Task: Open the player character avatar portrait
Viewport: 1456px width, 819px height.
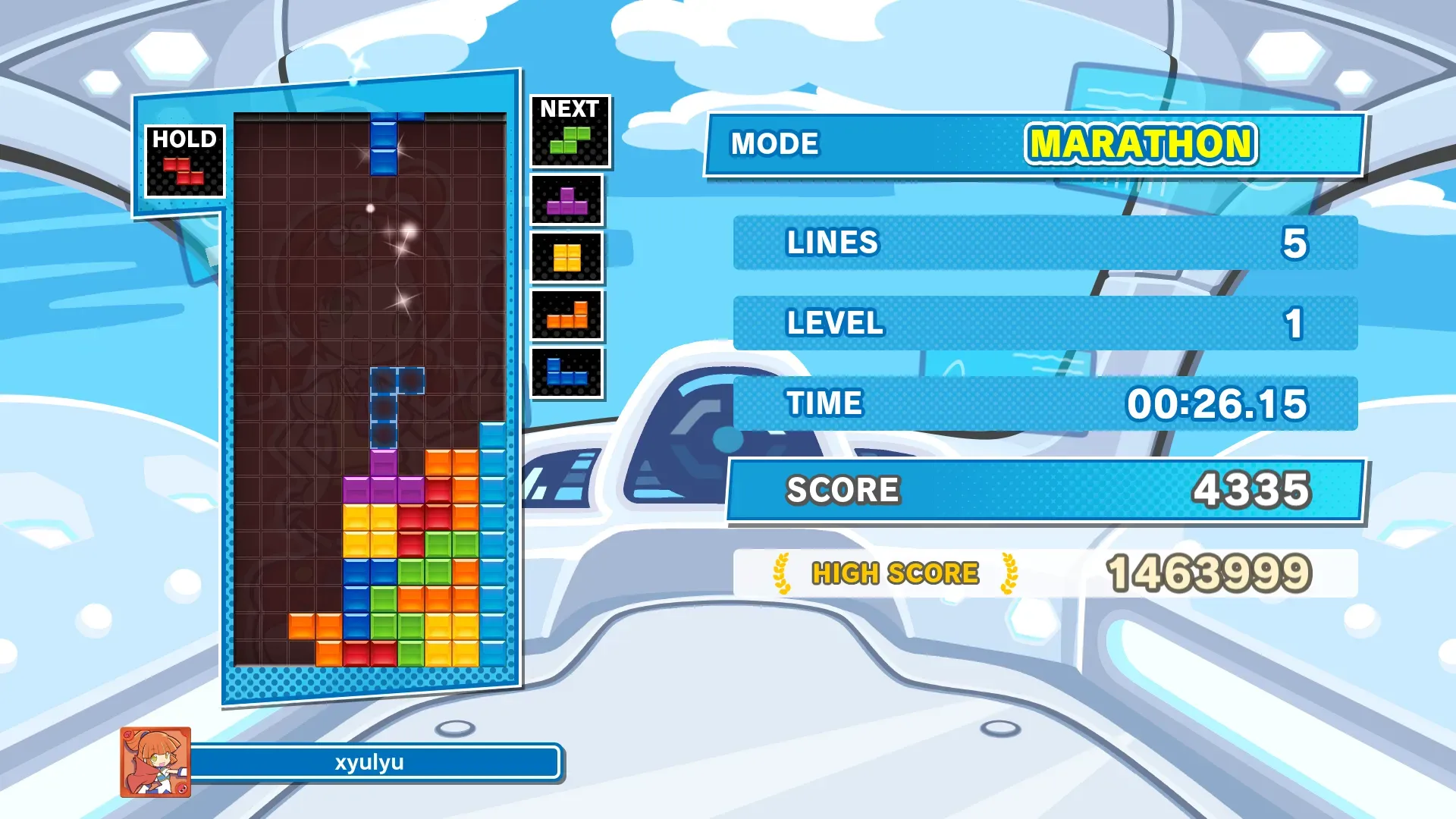Action: 155,762
